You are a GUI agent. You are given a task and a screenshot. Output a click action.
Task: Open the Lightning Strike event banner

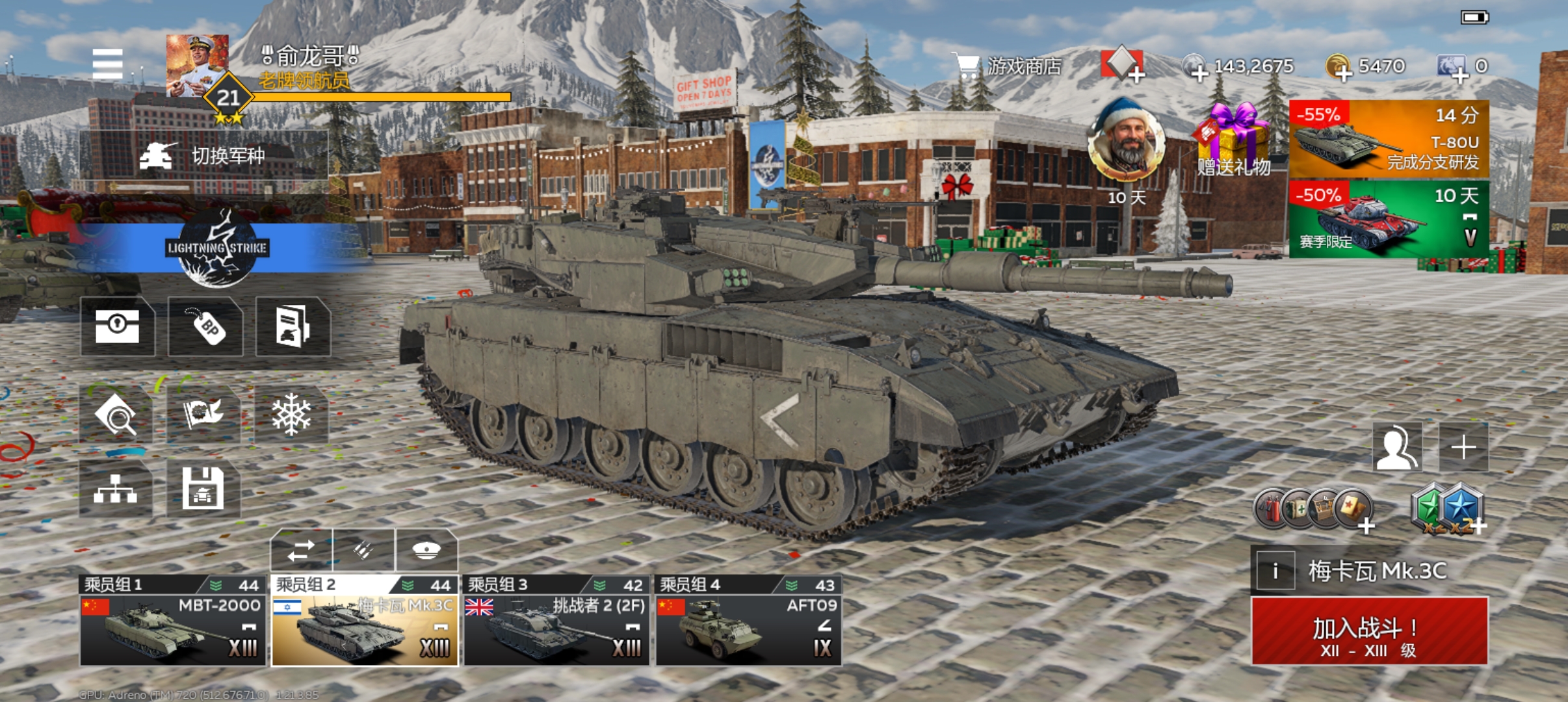coord(216,248)
